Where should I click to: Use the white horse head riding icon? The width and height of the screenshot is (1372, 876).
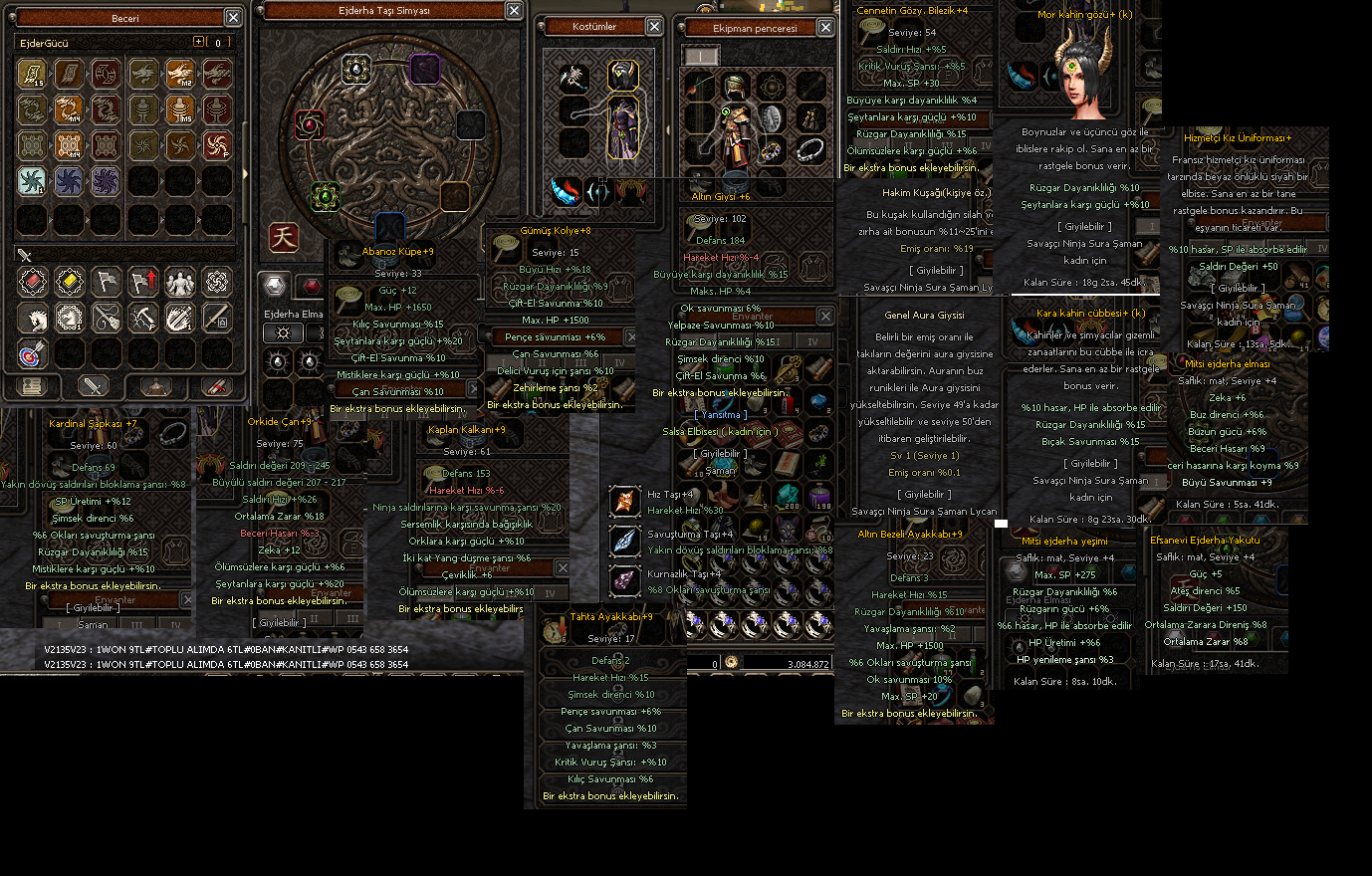[x=32, y=318]
